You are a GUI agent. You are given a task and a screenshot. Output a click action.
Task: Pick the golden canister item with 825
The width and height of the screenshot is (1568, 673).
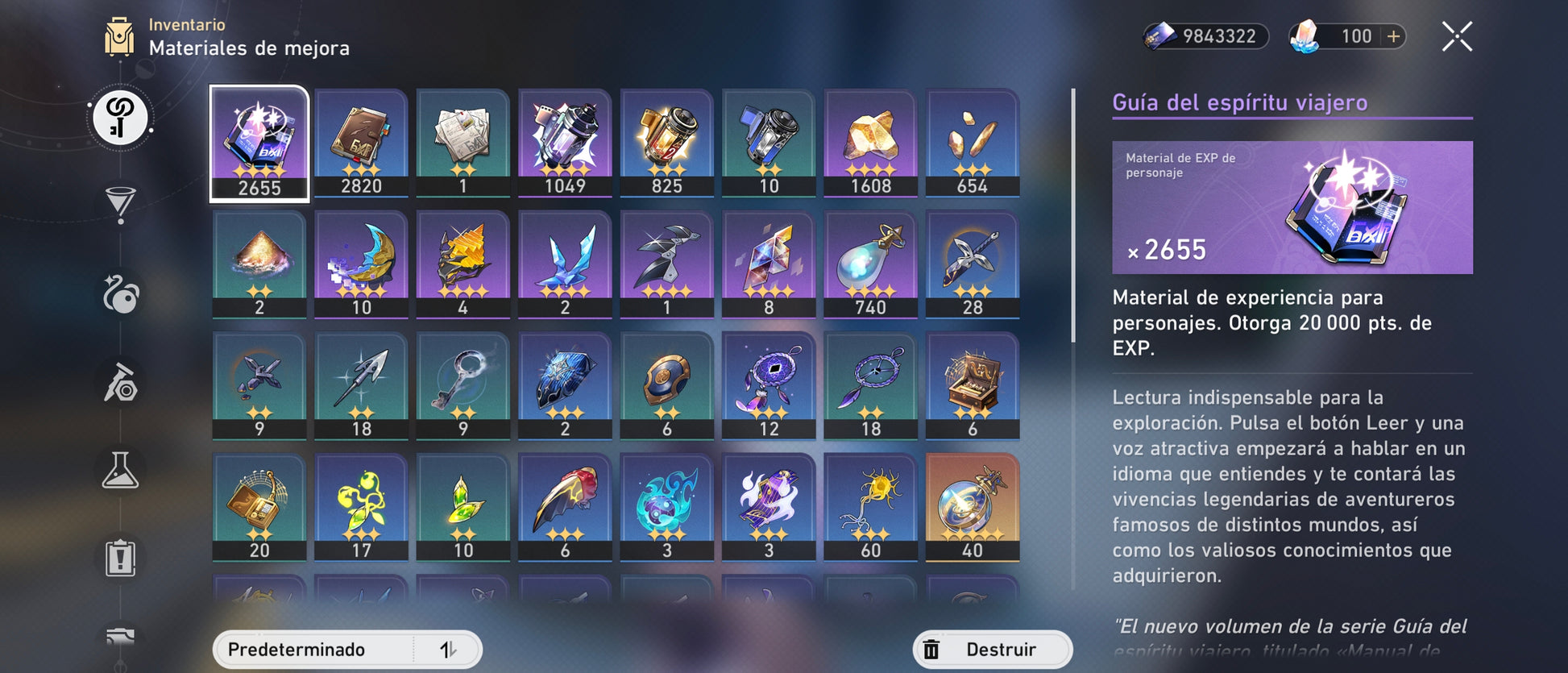(666, 143)
